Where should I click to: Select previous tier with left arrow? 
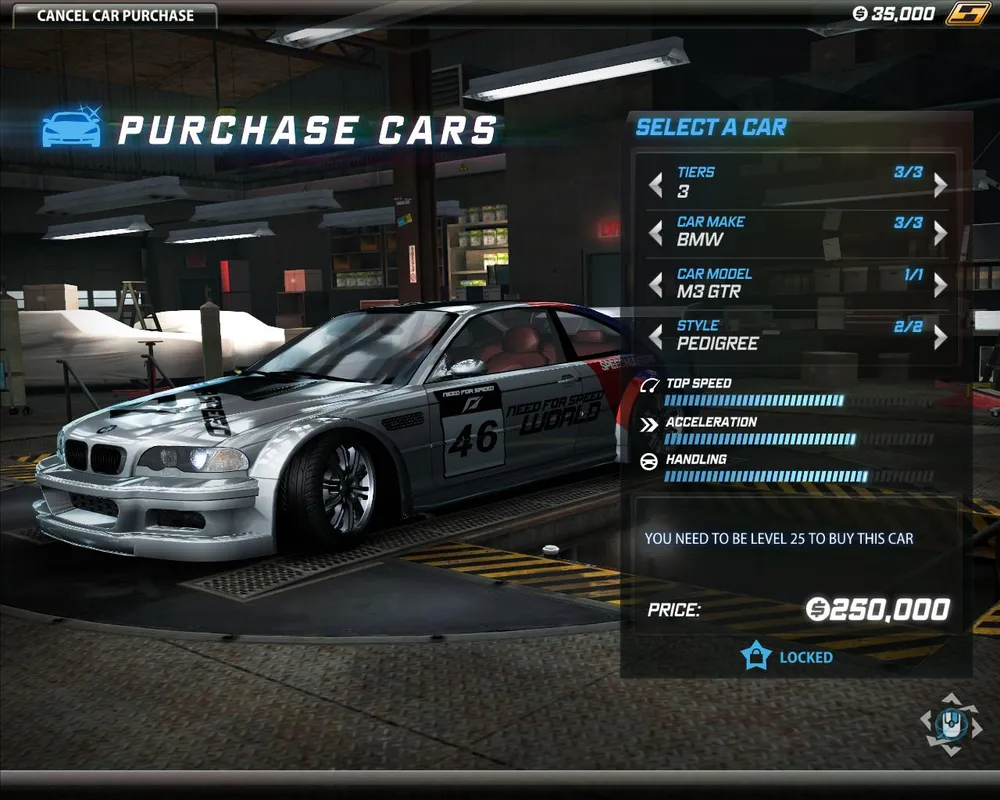(656, 184)
